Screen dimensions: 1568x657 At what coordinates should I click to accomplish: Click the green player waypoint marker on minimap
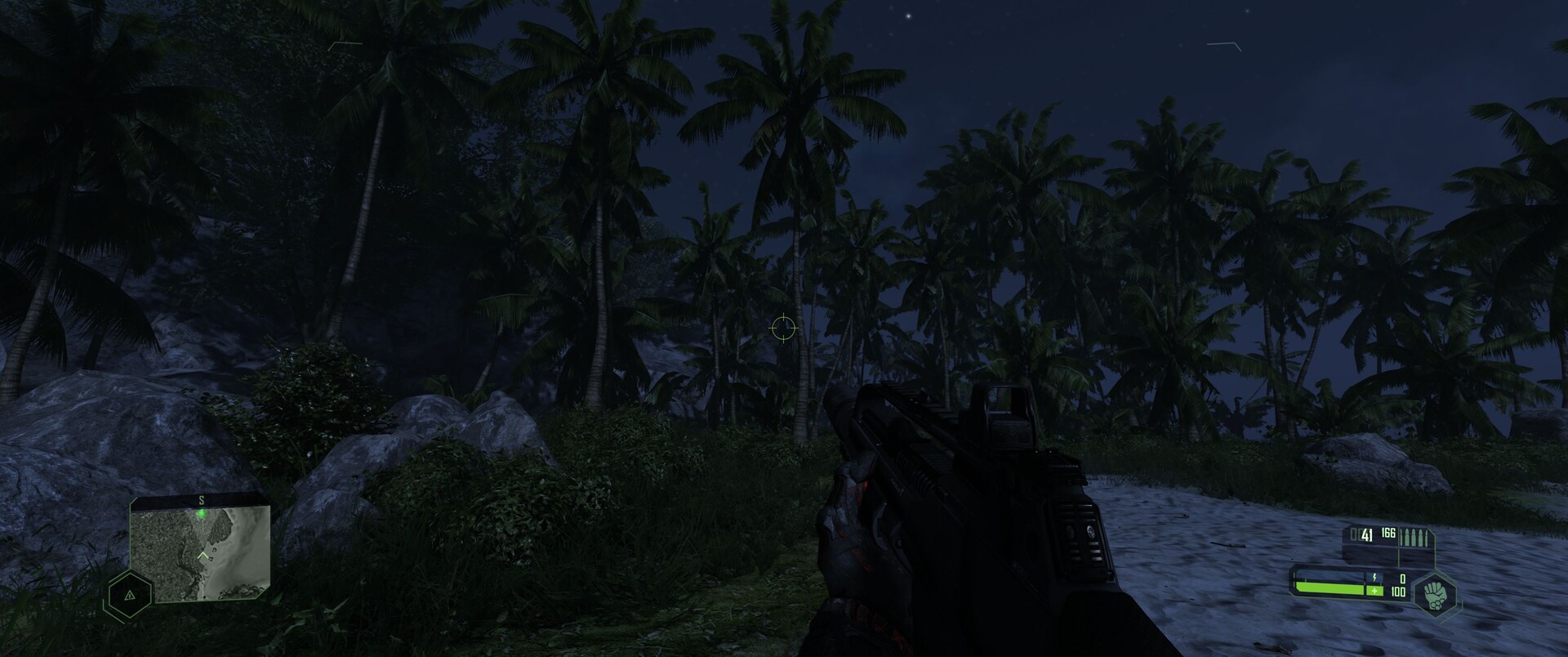pos(202,513)
